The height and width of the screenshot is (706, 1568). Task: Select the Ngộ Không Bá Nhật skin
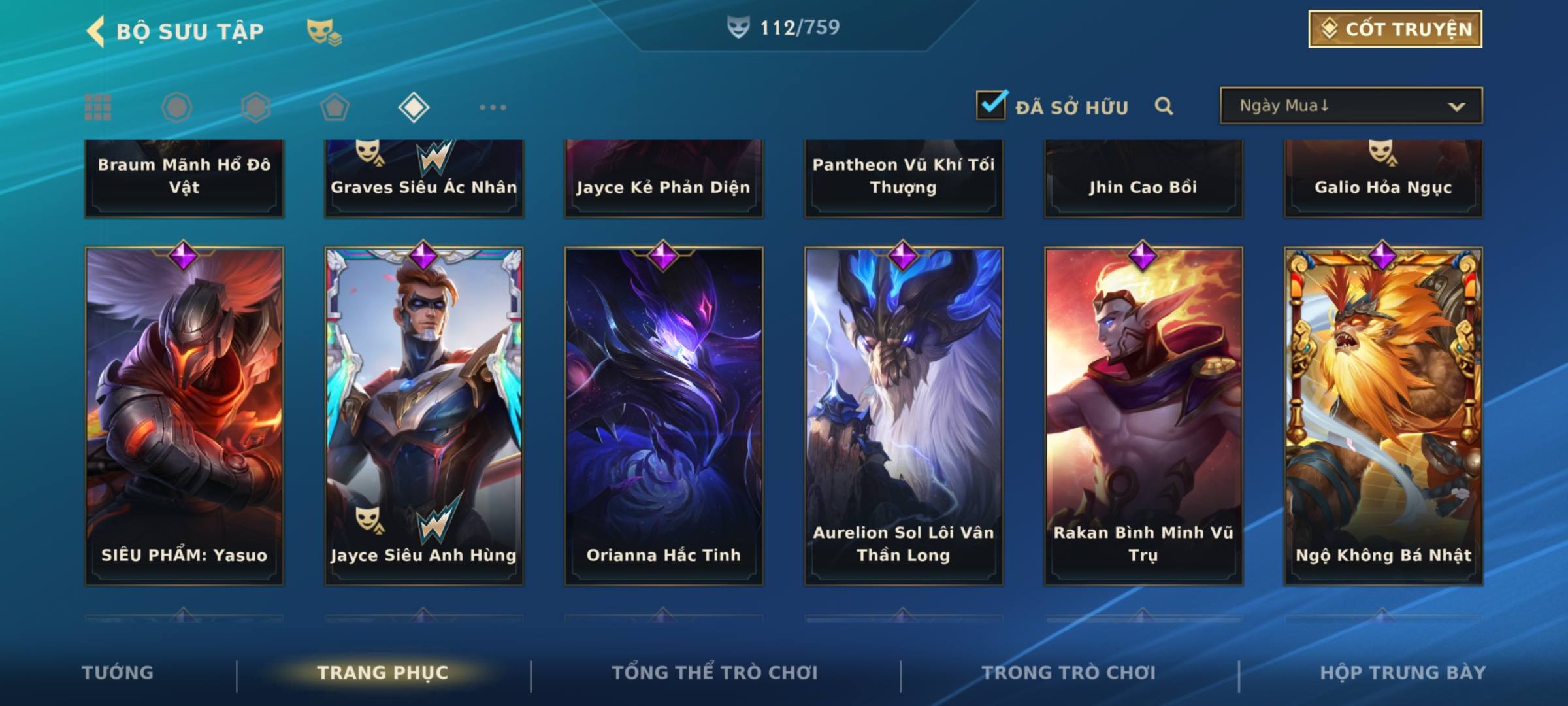[x=1383, y=416]
